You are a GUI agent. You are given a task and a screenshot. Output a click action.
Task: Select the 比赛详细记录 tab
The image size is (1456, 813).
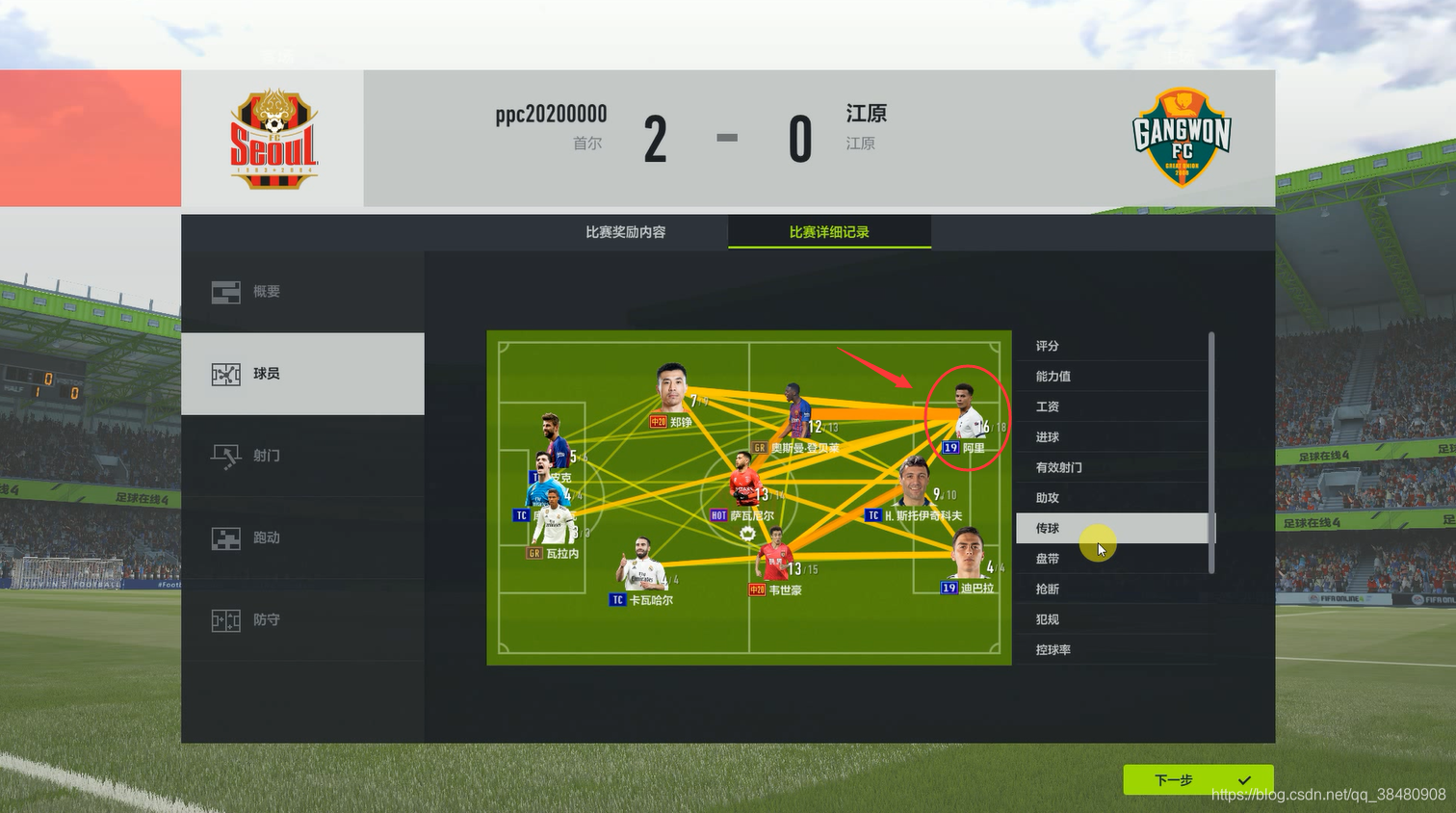(829, 232)
